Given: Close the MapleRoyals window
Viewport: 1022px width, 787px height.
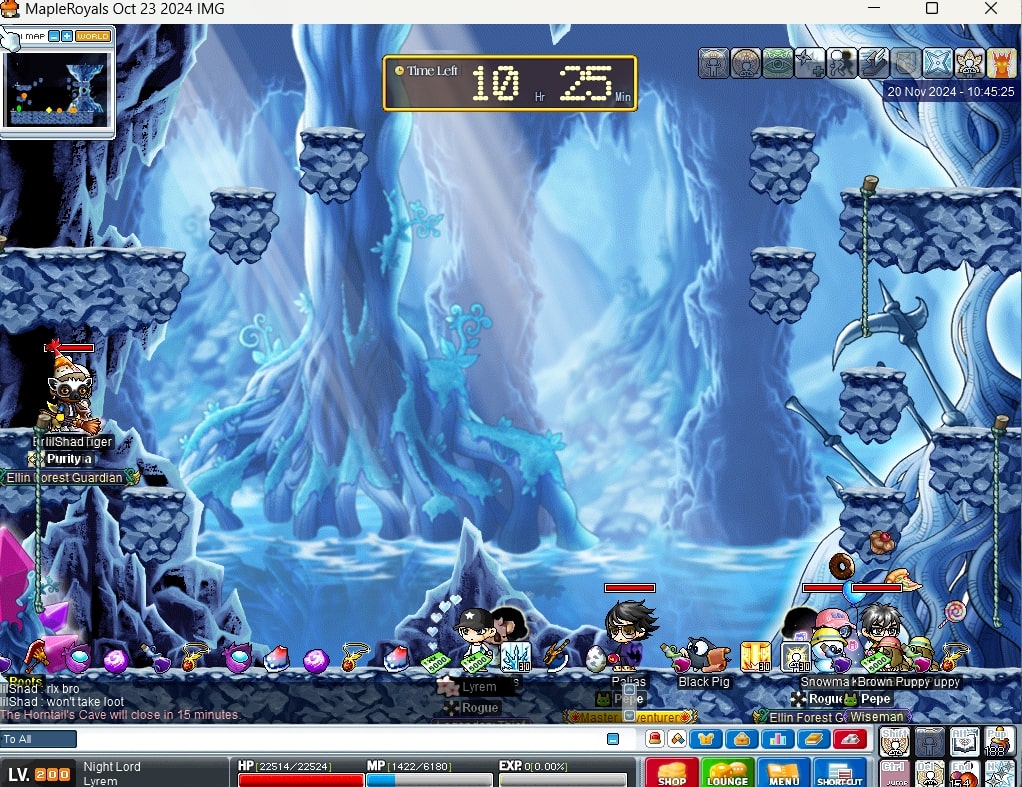Looking at the screenshot, I should 991,9.
